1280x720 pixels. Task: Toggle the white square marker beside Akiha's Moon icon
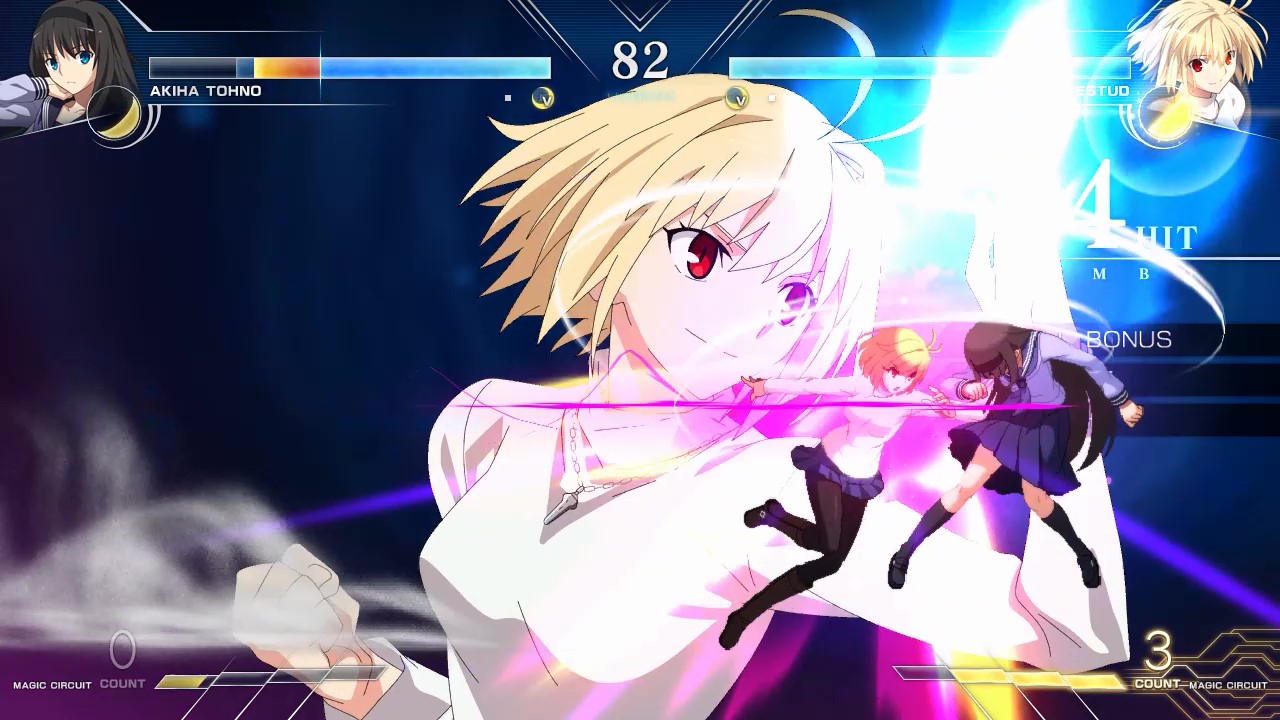click(508, 98)
